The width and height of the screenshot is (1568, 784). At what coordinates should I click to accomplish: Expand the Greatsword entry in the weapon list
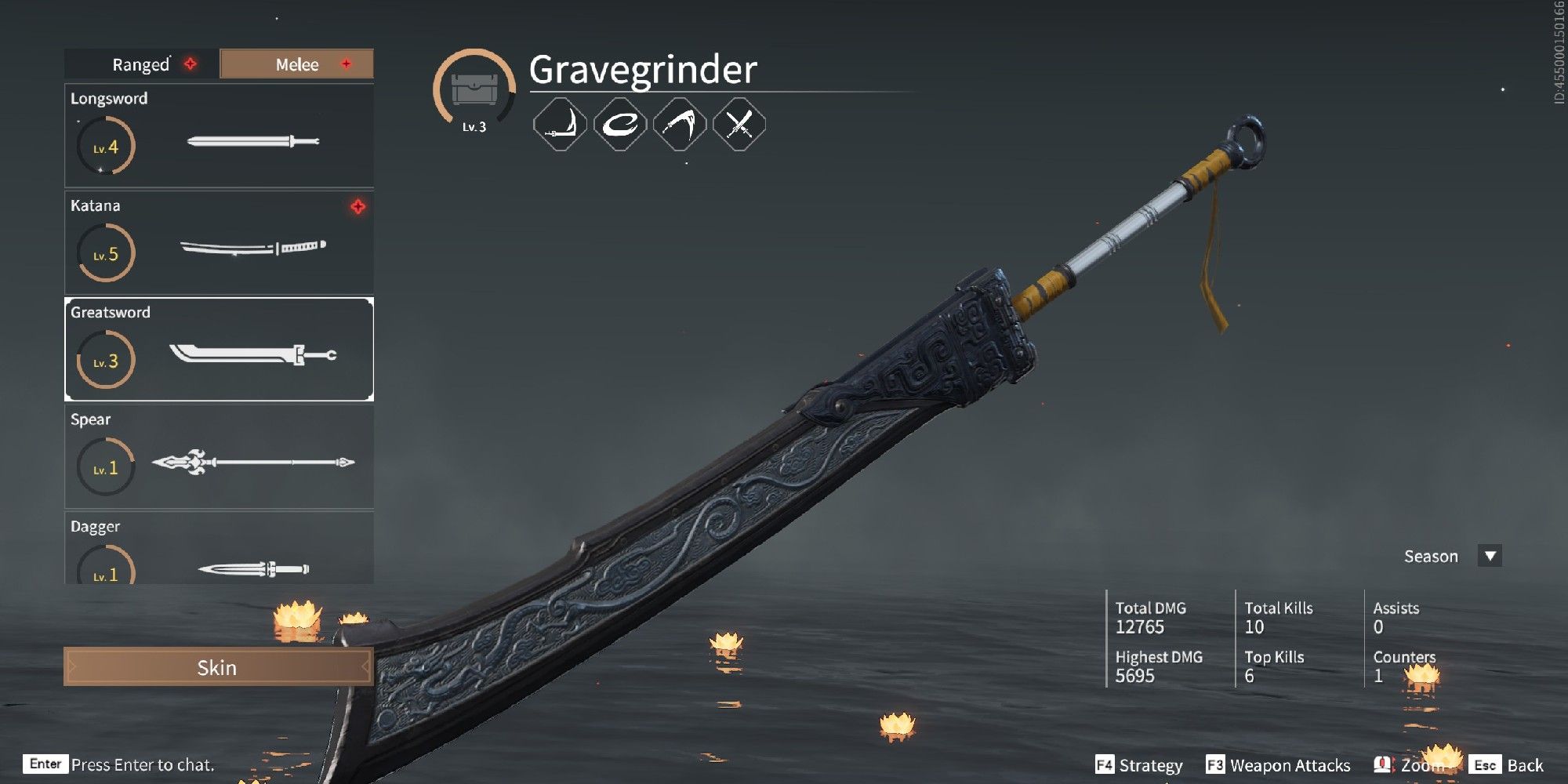218,350
